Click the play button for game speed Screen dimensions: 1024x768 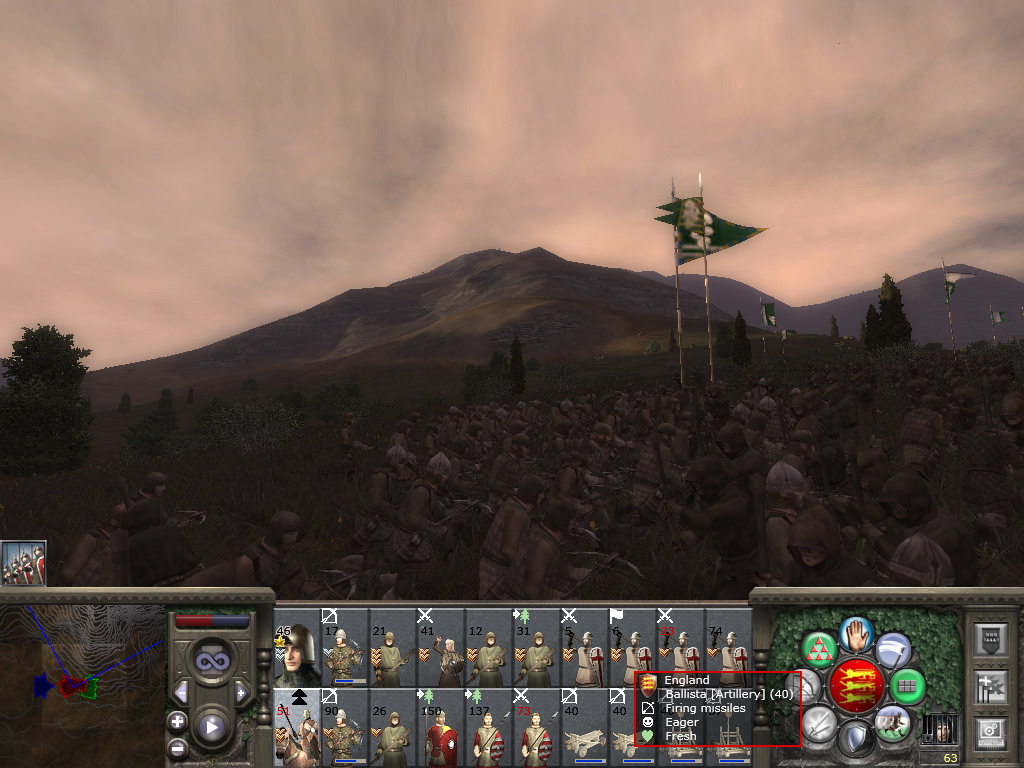[x=211, y=727]
